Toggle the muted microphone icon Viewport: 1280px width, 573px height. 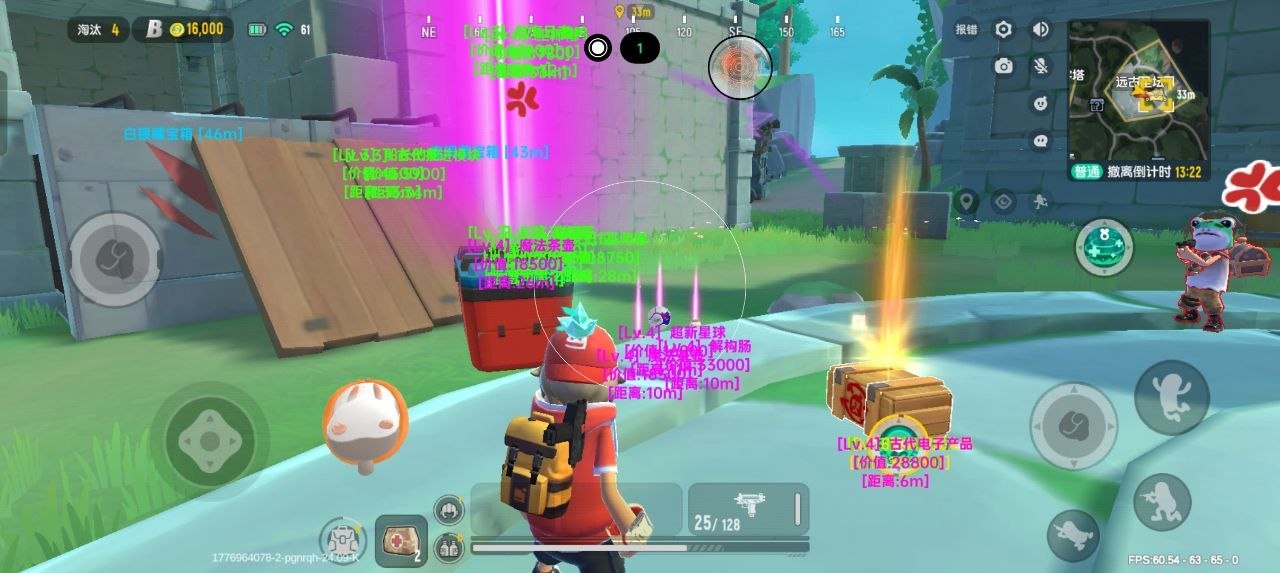(1041, 66)
